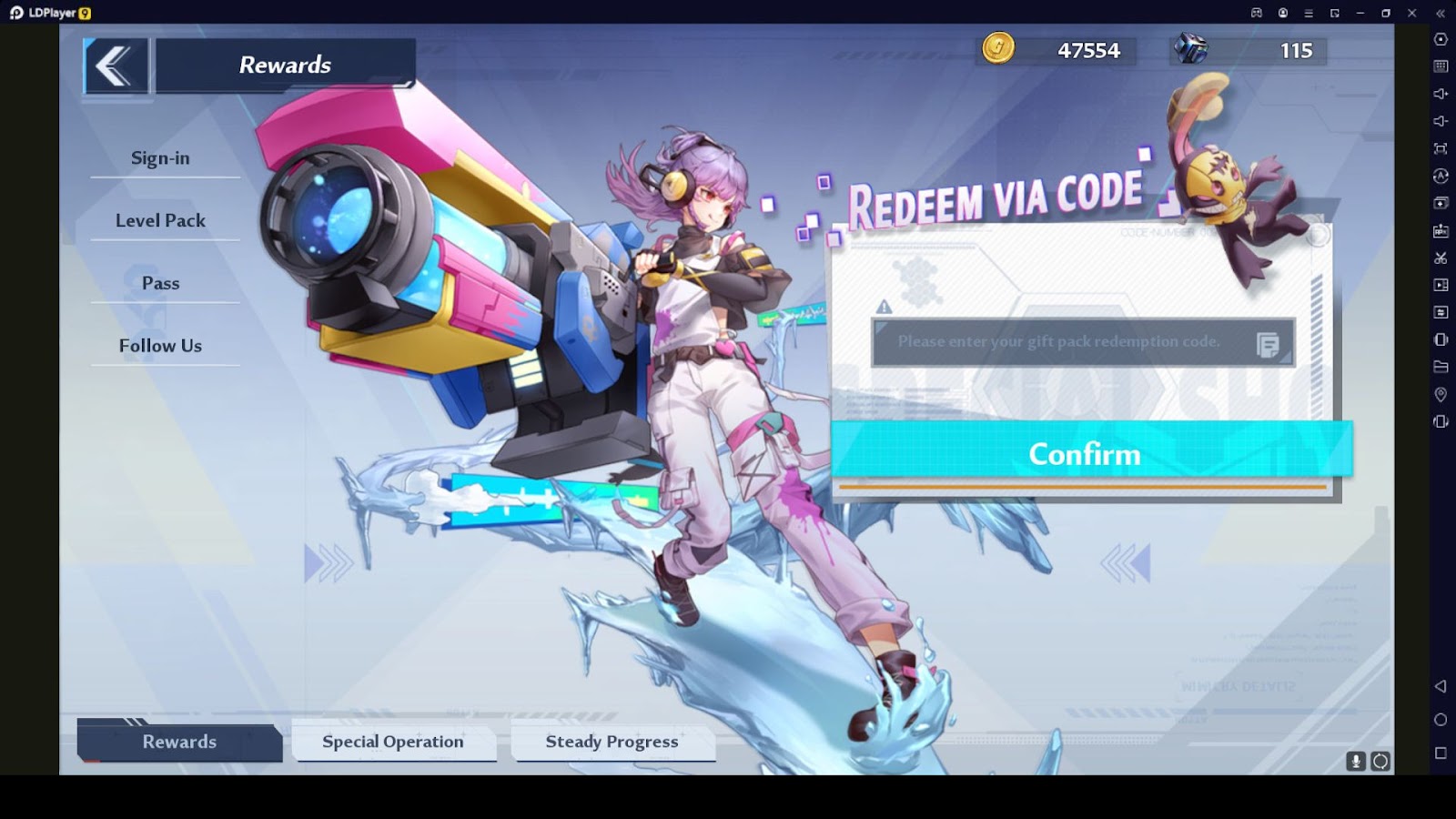Open the Pass section
Image resolution: width=1456 pixels, height=819 pixels.
point(161,283)
